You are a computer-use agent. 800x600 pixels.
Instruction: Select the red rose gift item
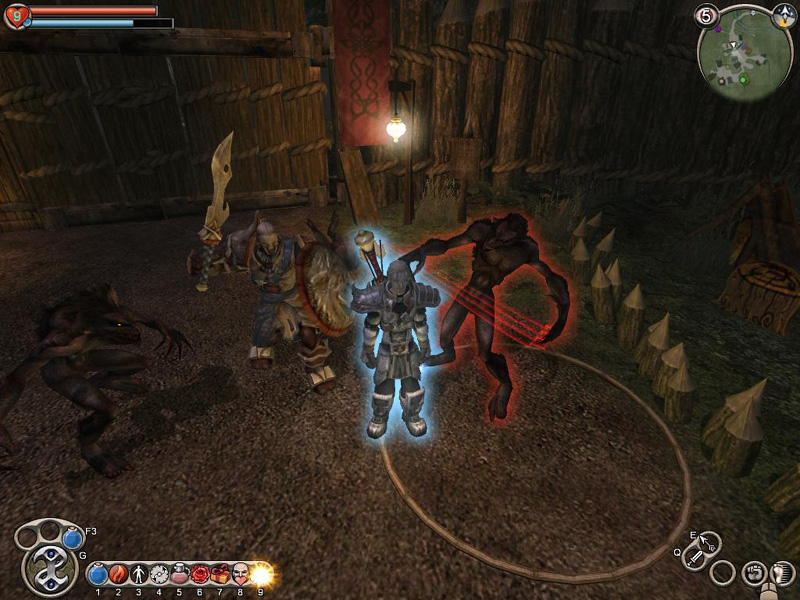click(x=200, y=575)
